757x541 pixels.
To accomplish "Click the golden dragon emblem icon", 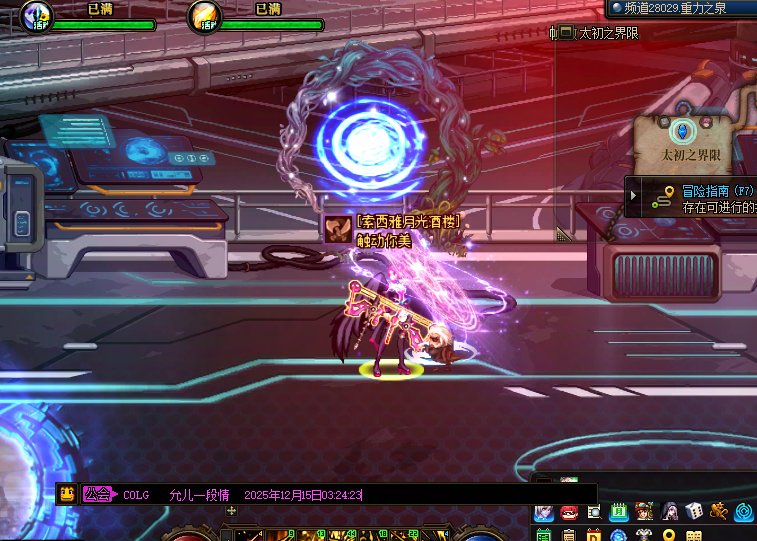I will click(719, 512).
